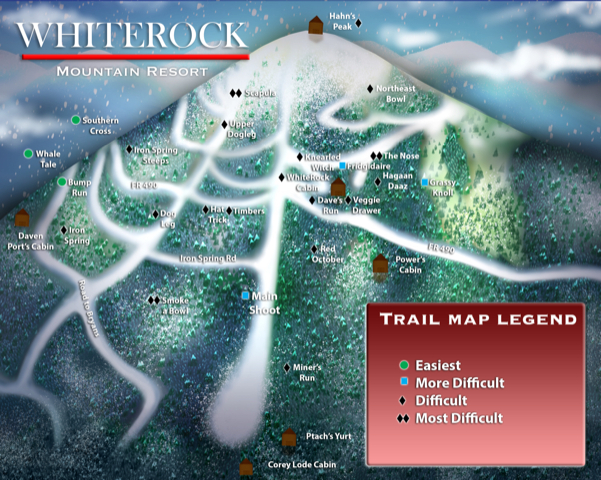Screen dimensions: 601x480
Task: Select the Upper Dogleg trail marker
Action: 224,125
